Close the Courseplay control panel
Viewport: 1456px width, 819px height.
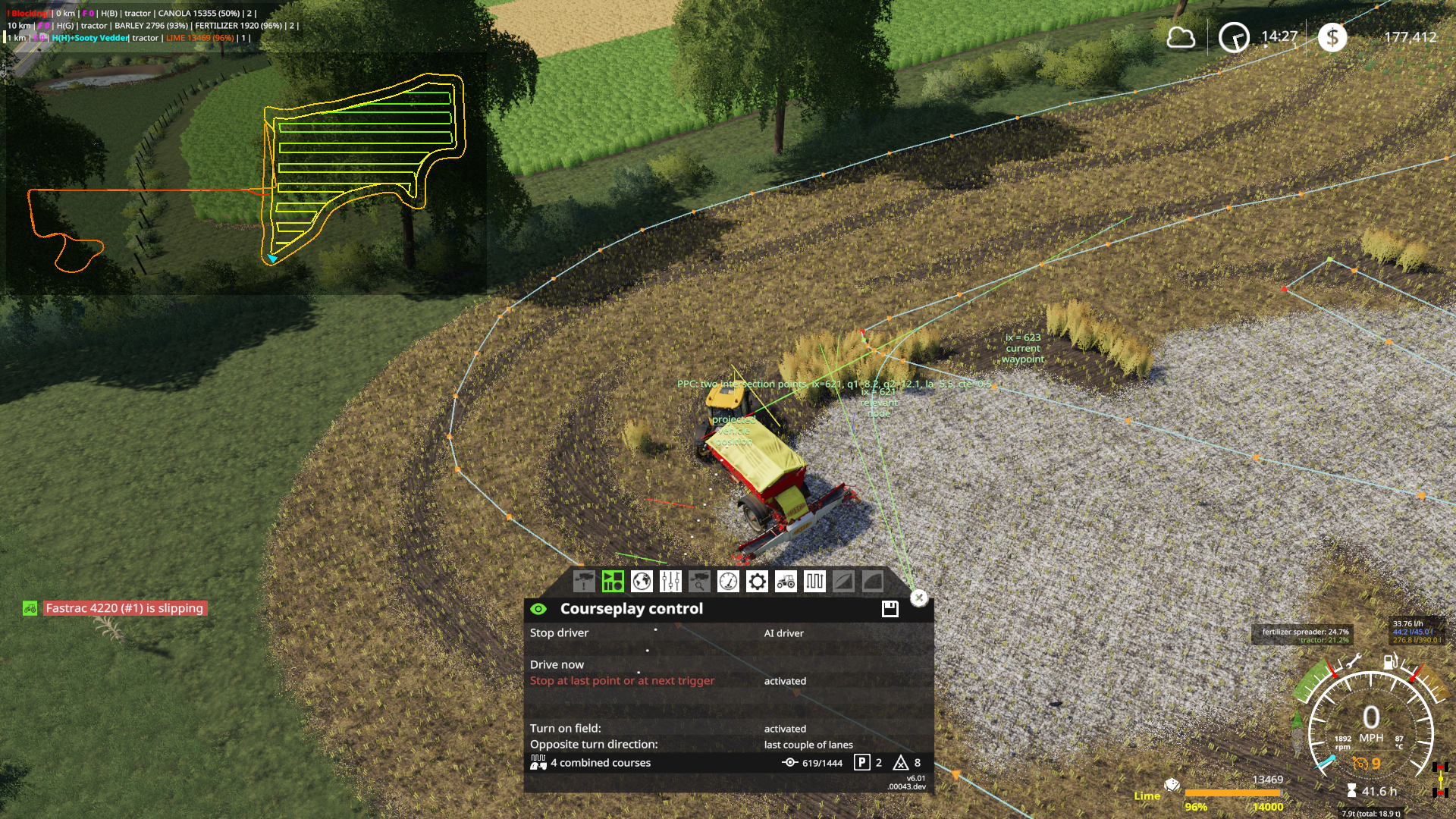coord(919,598)
